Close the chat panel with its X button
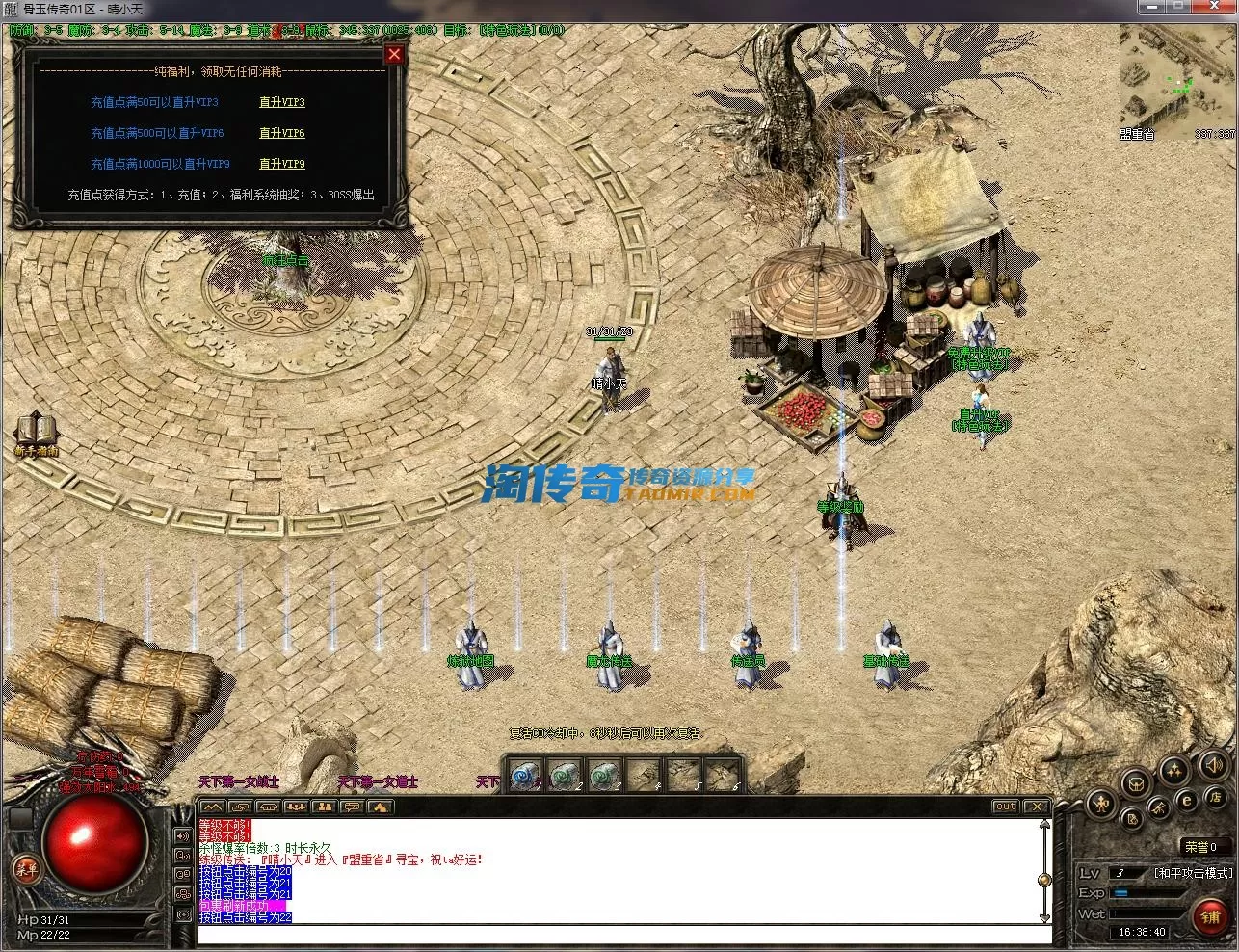1239x952 pixels. tap(1035, 807)
